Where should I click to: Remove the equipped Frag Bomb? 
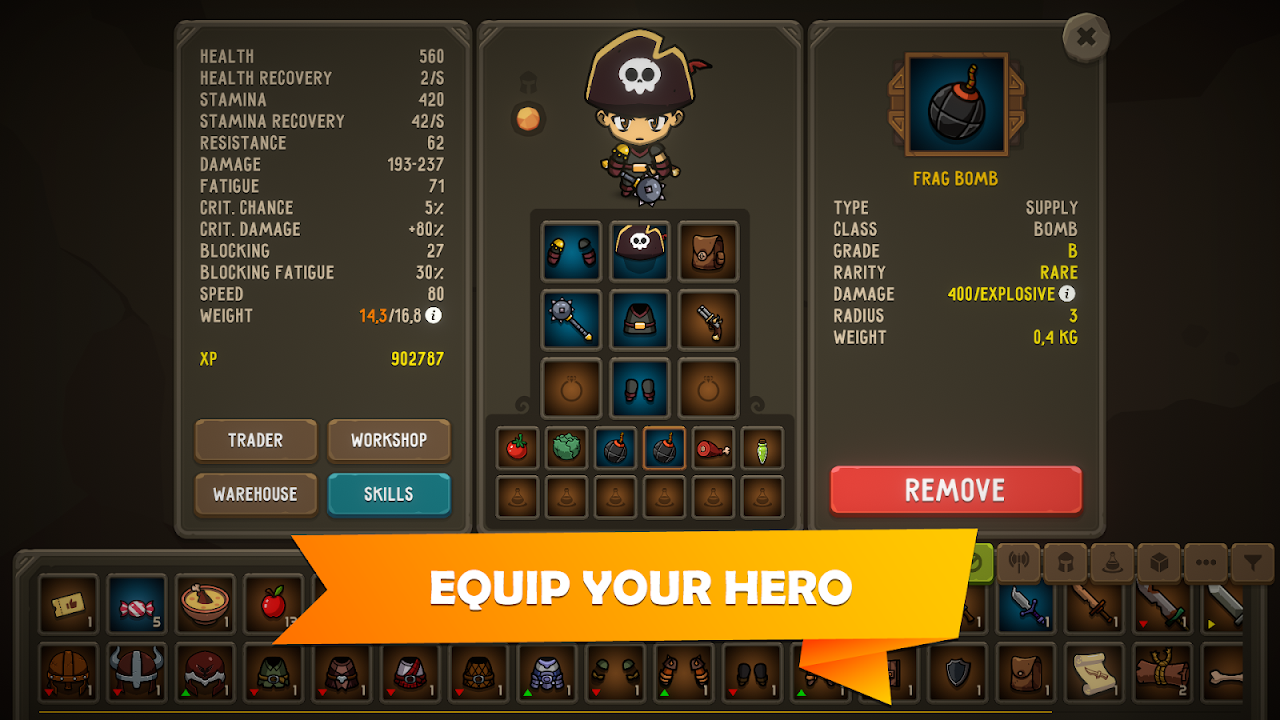tap(955, 490)
